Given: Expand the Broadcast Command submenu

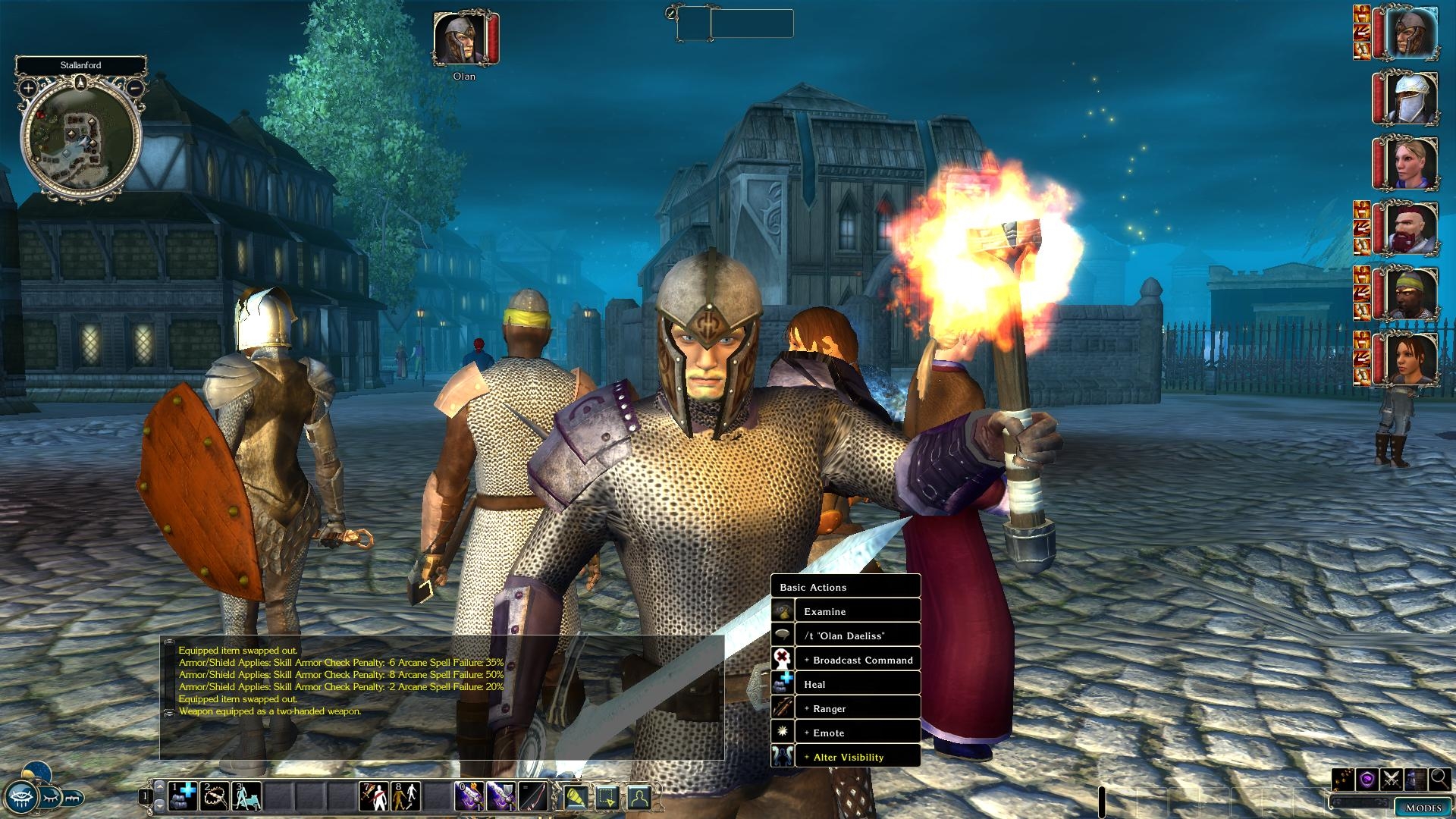Looking at the screenshot, I should pyautogui.click(x=846, y=660).
